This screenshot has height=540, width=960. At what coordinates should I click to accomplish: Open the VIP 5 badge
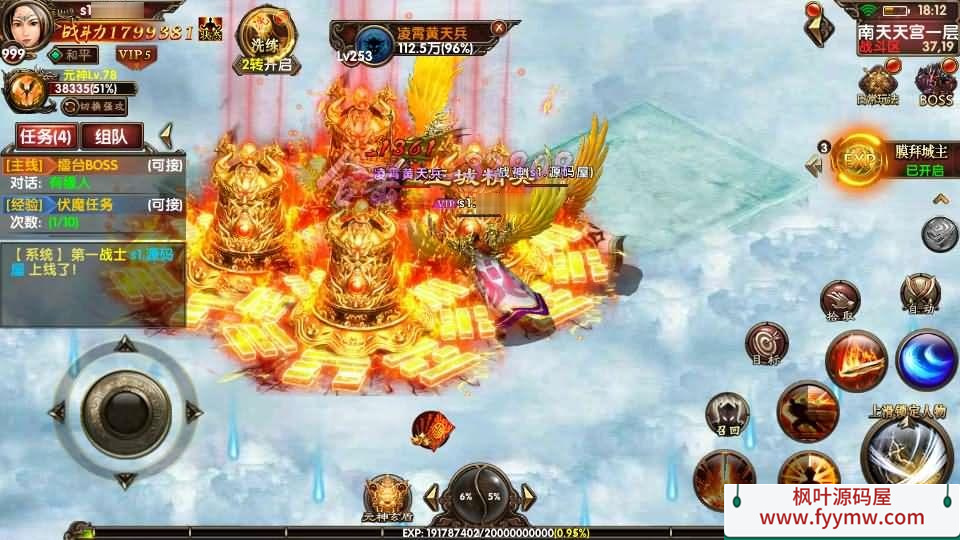point(134,54)
